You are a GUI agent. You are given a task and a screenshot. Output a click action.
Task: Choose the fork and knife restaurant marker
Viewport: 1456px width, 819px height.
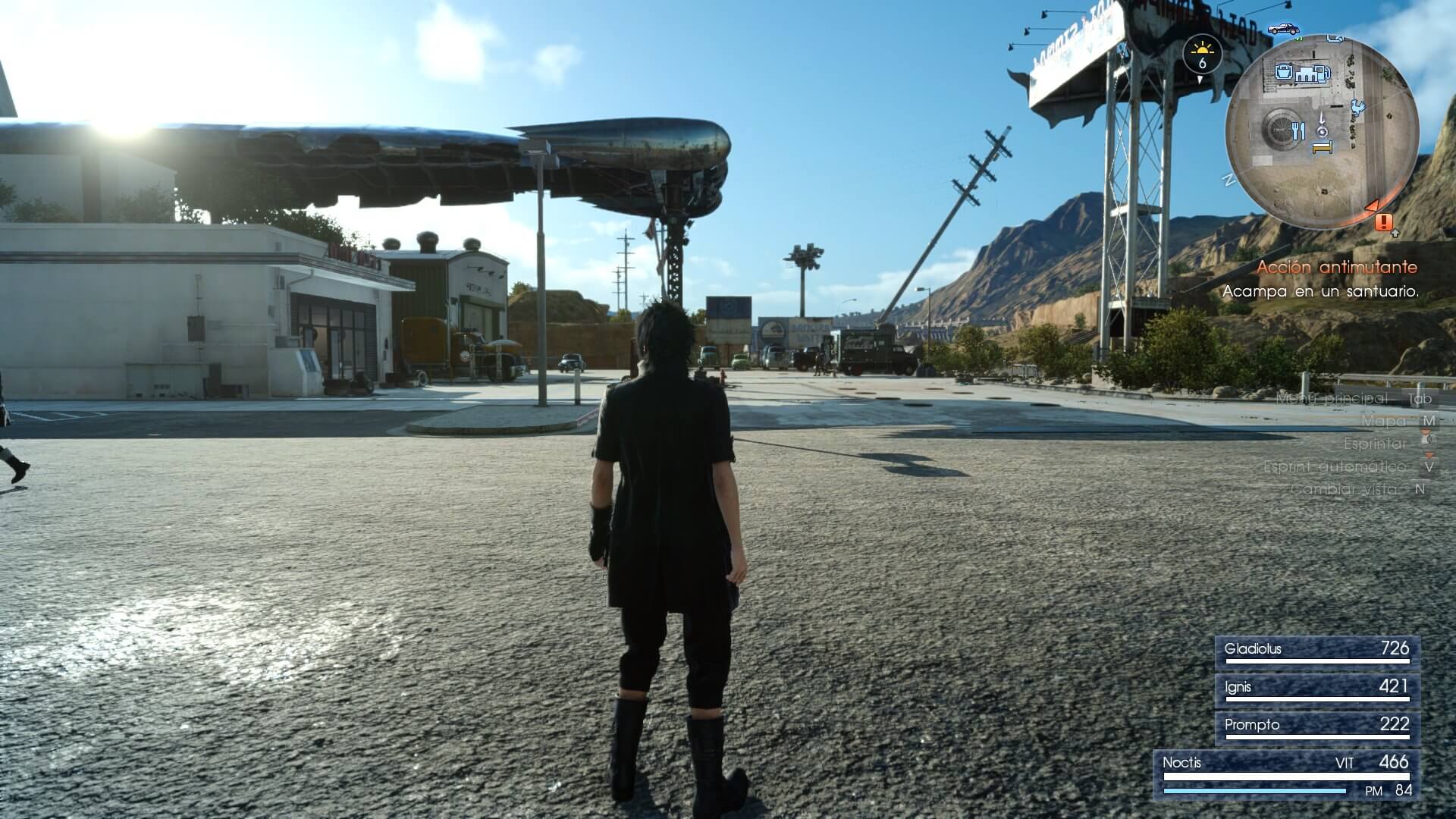(1298, 131)
